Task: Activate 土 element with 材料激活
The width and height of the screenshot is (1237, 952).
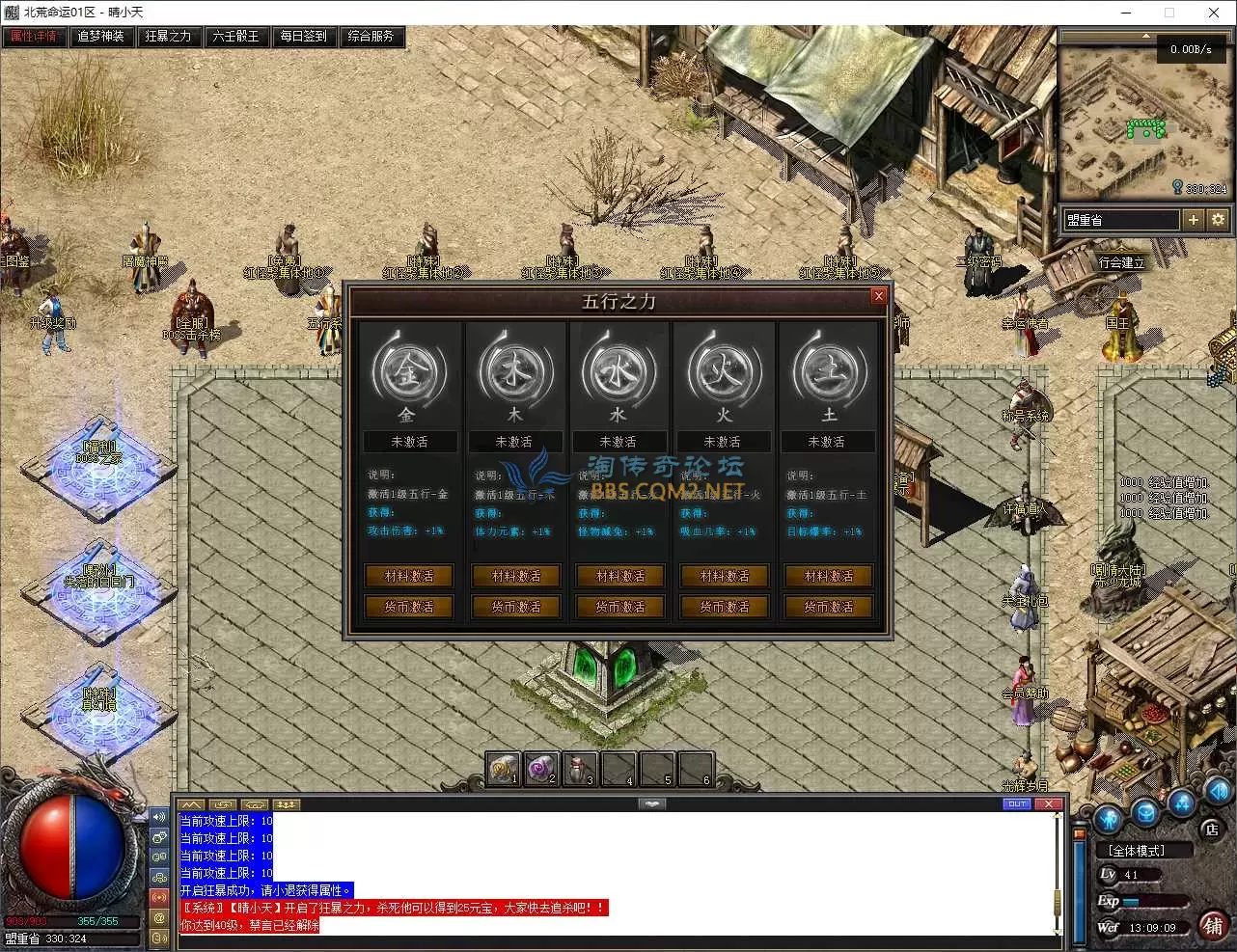Action: (829, 576)
